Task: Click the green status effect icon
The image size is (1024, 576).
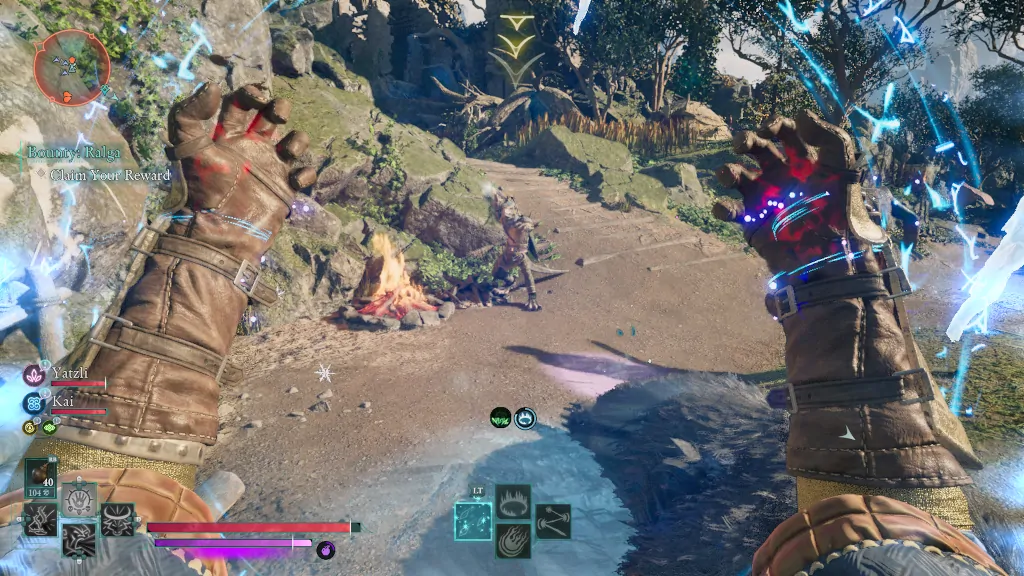Action: pyautogui.click(x=501, y=418)
